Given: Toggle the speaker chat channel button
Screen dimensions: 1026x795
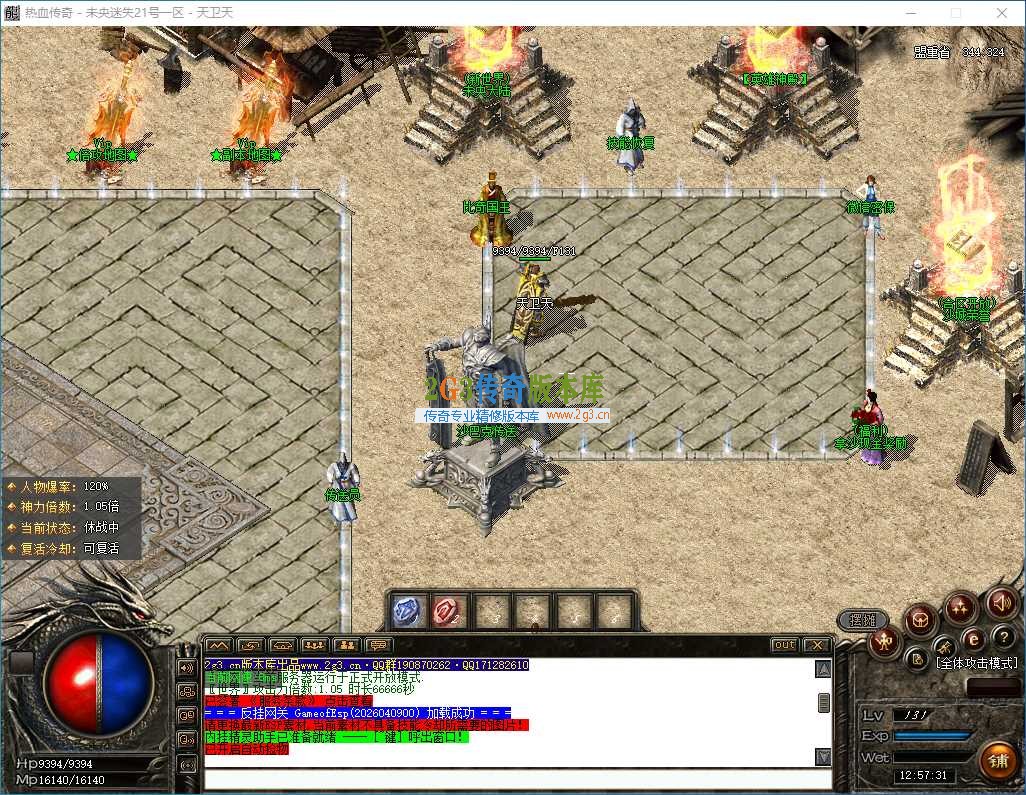Looking at the screenshot, I should click(186, 667).
